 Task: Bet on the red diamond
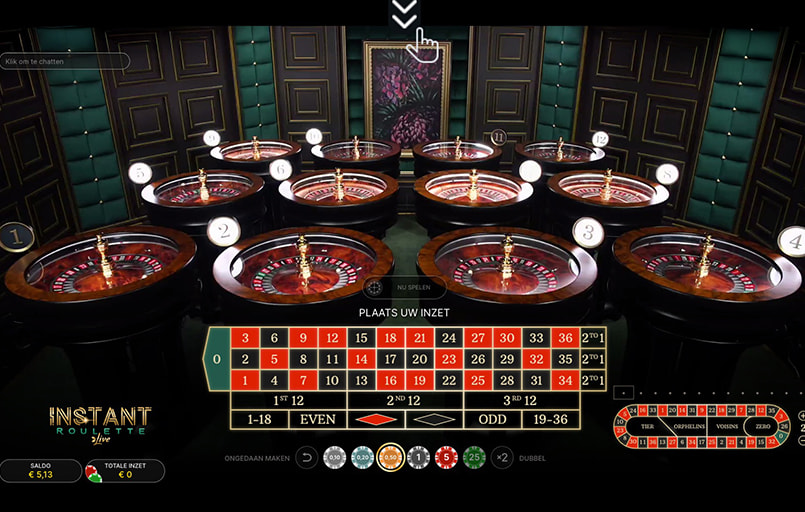[x=376, y=420]
